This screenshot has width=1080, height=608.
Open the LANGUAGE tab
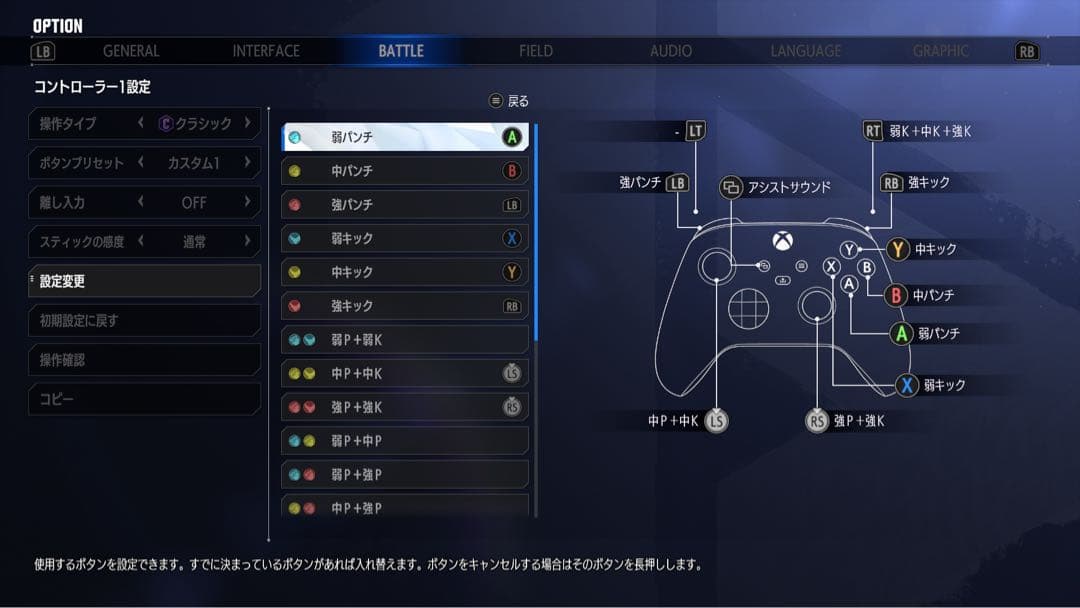coord(806,51)
